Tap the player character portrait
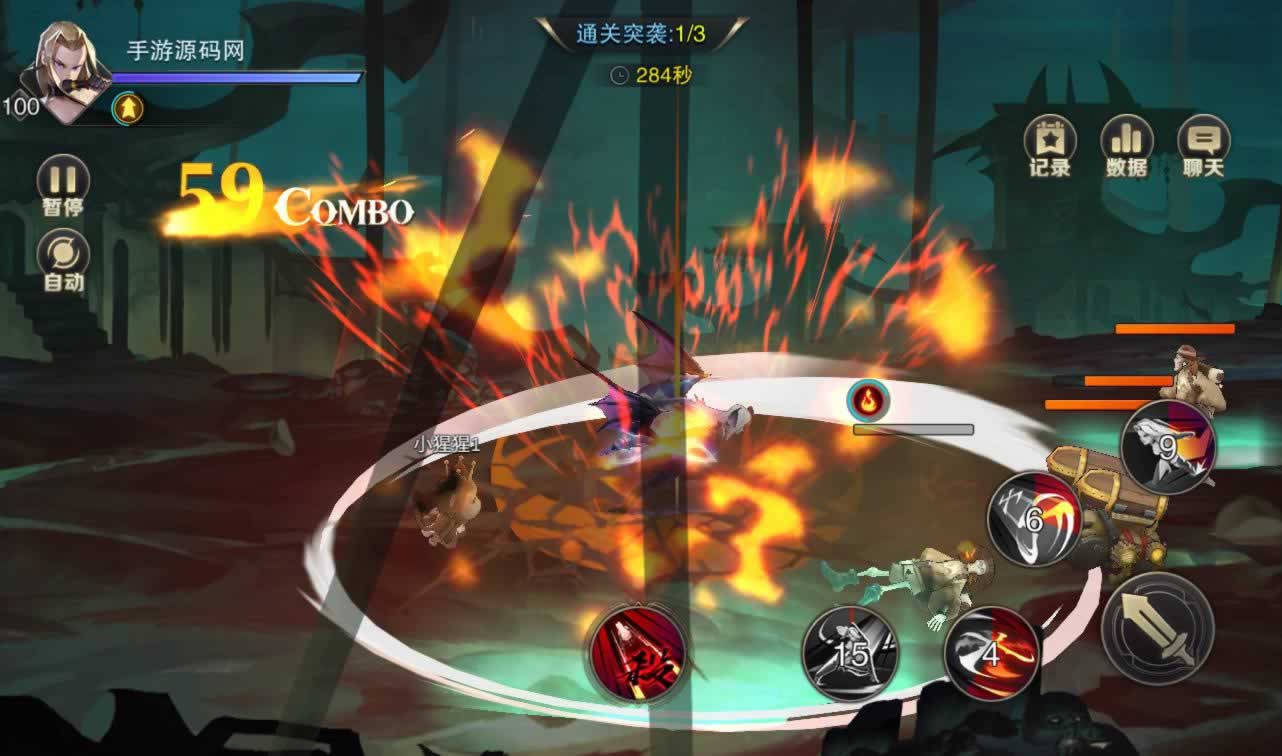This screenshot has width=1282, height=756. click(x=72, y=70)
